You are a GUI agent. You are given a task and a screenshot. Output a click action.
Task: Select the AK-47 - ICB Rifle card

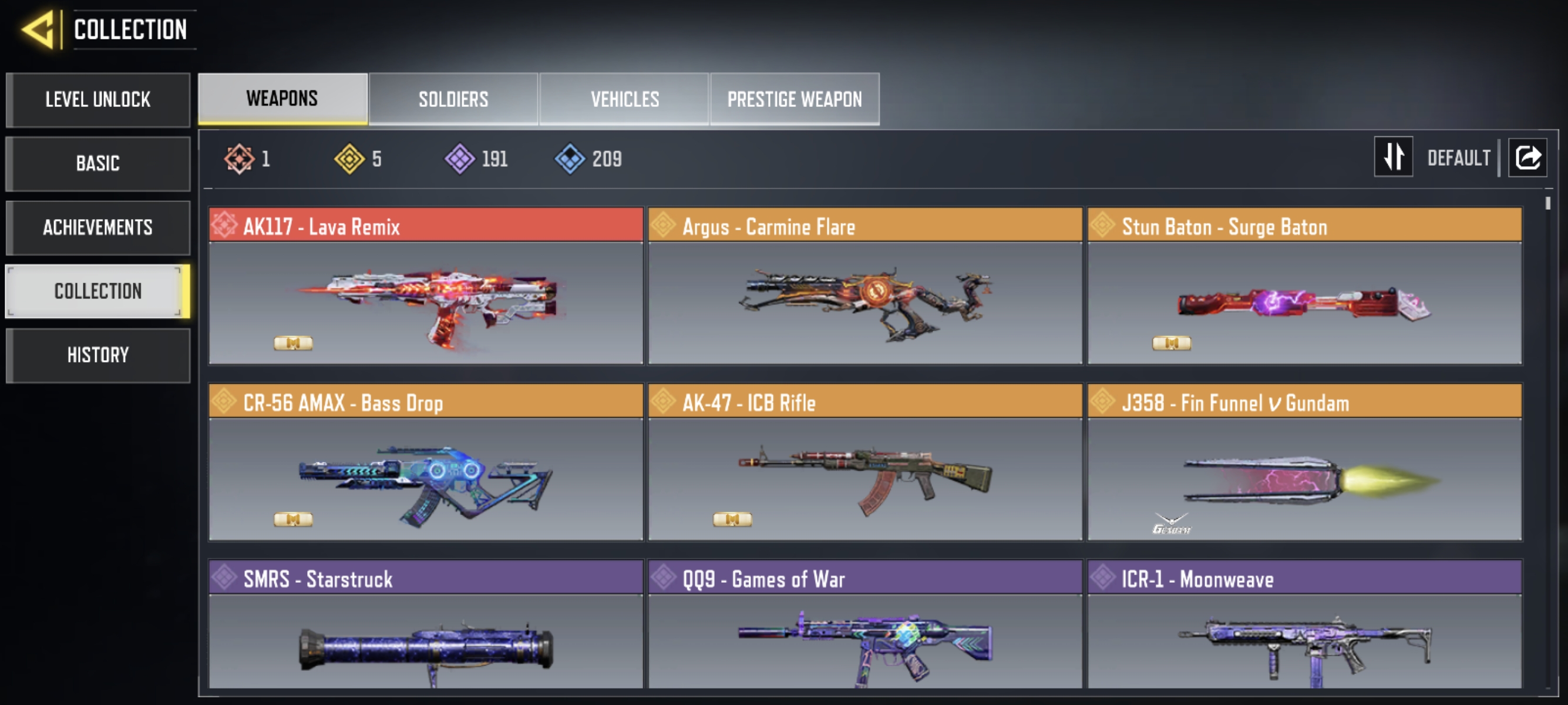point(865,462)
